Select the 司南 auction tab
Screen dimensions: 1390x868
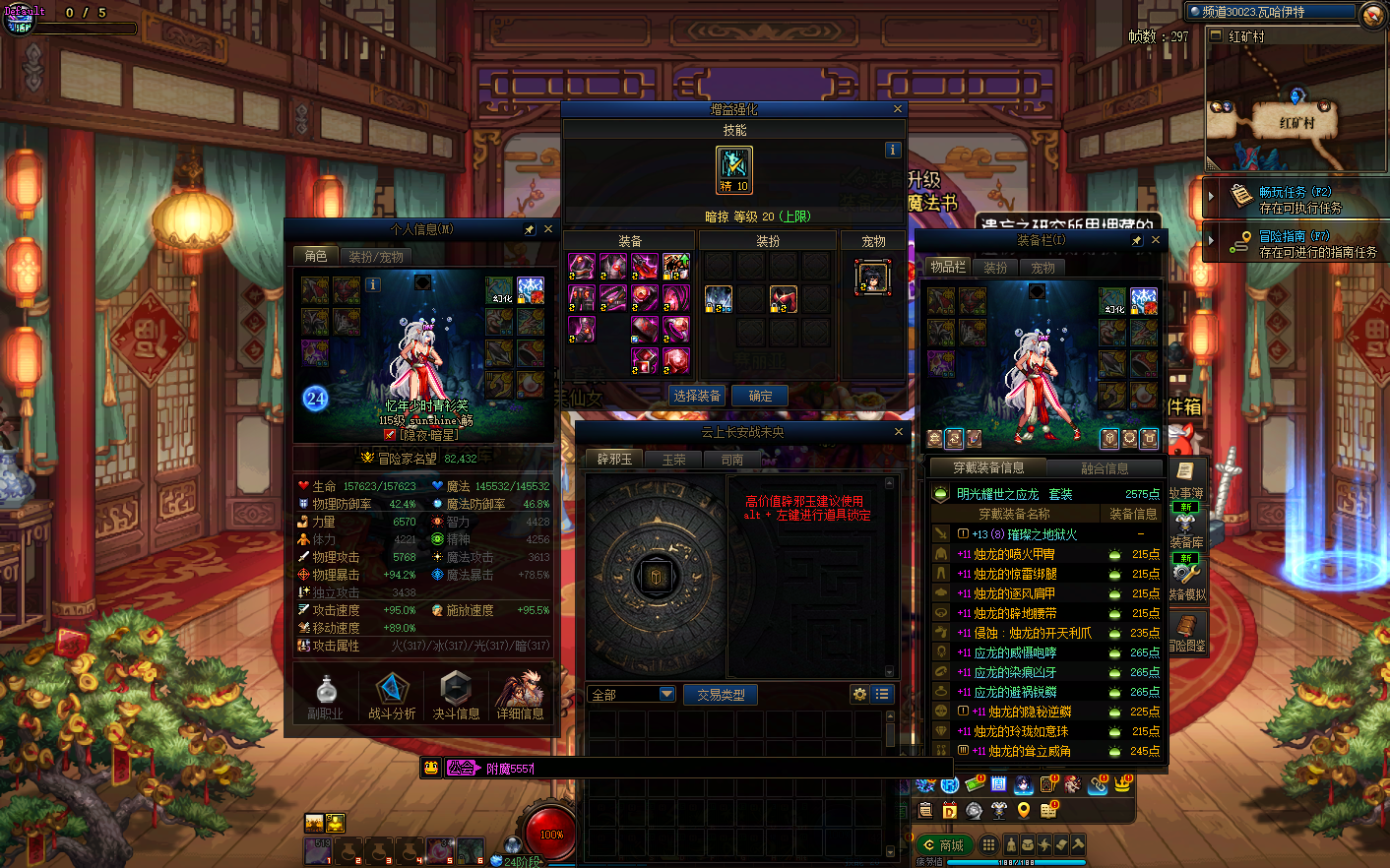pyautogui.click(x=732, y=460)
